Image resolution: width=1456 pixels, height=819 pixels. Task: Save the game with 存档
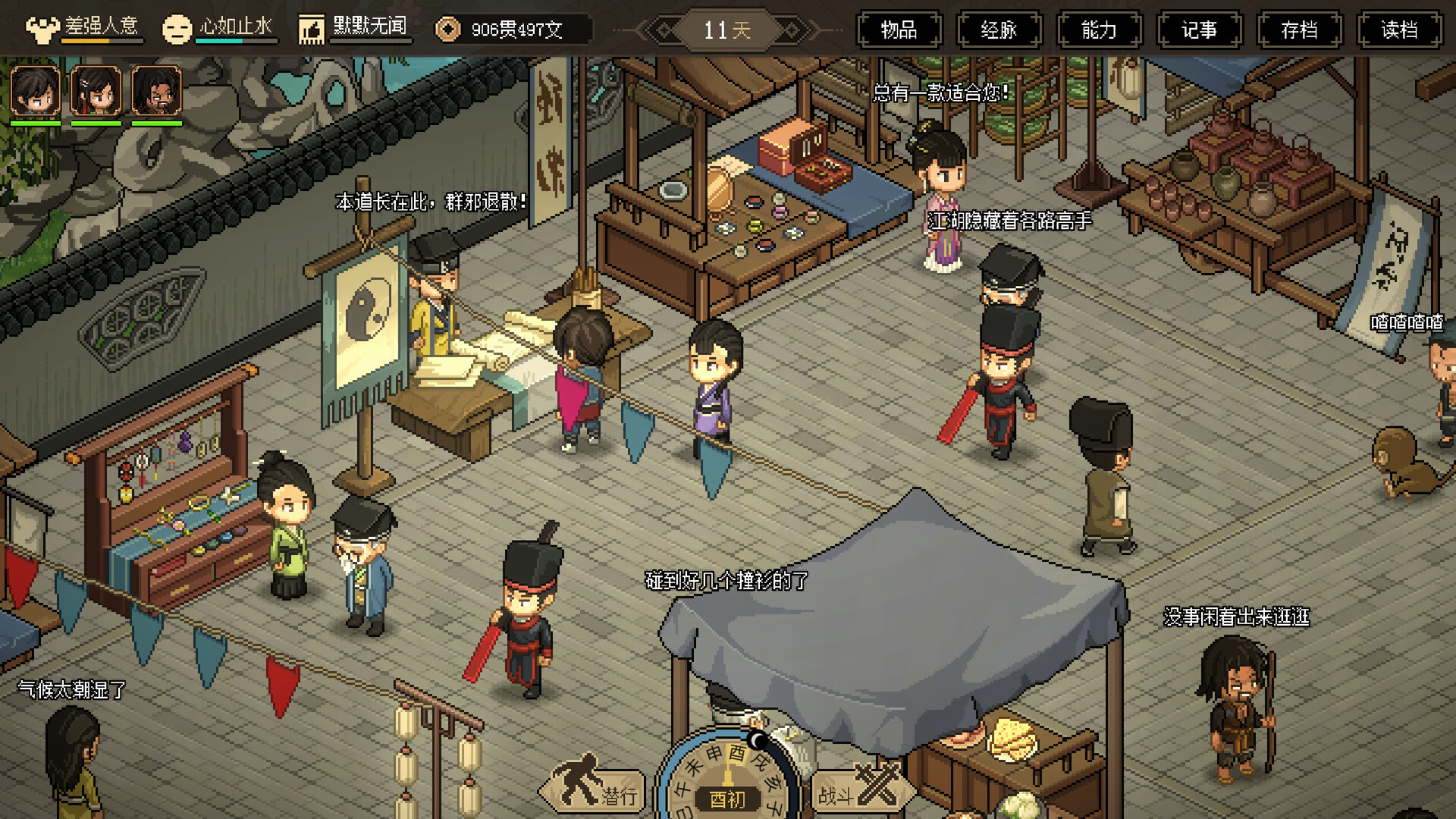(x=1299, y=30)
